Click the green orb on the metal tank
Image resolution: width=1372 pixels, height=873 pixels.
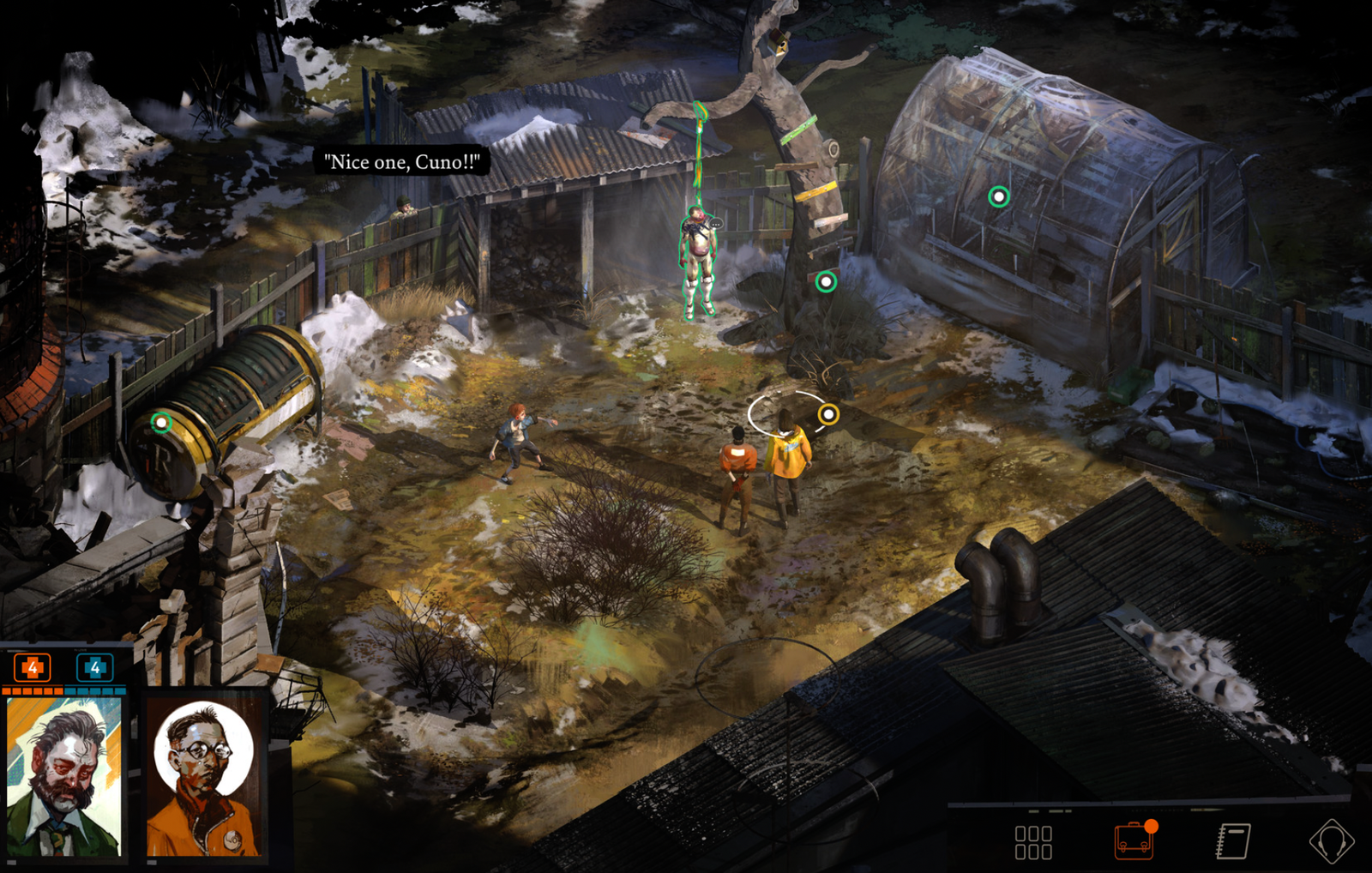pos(161,422)
